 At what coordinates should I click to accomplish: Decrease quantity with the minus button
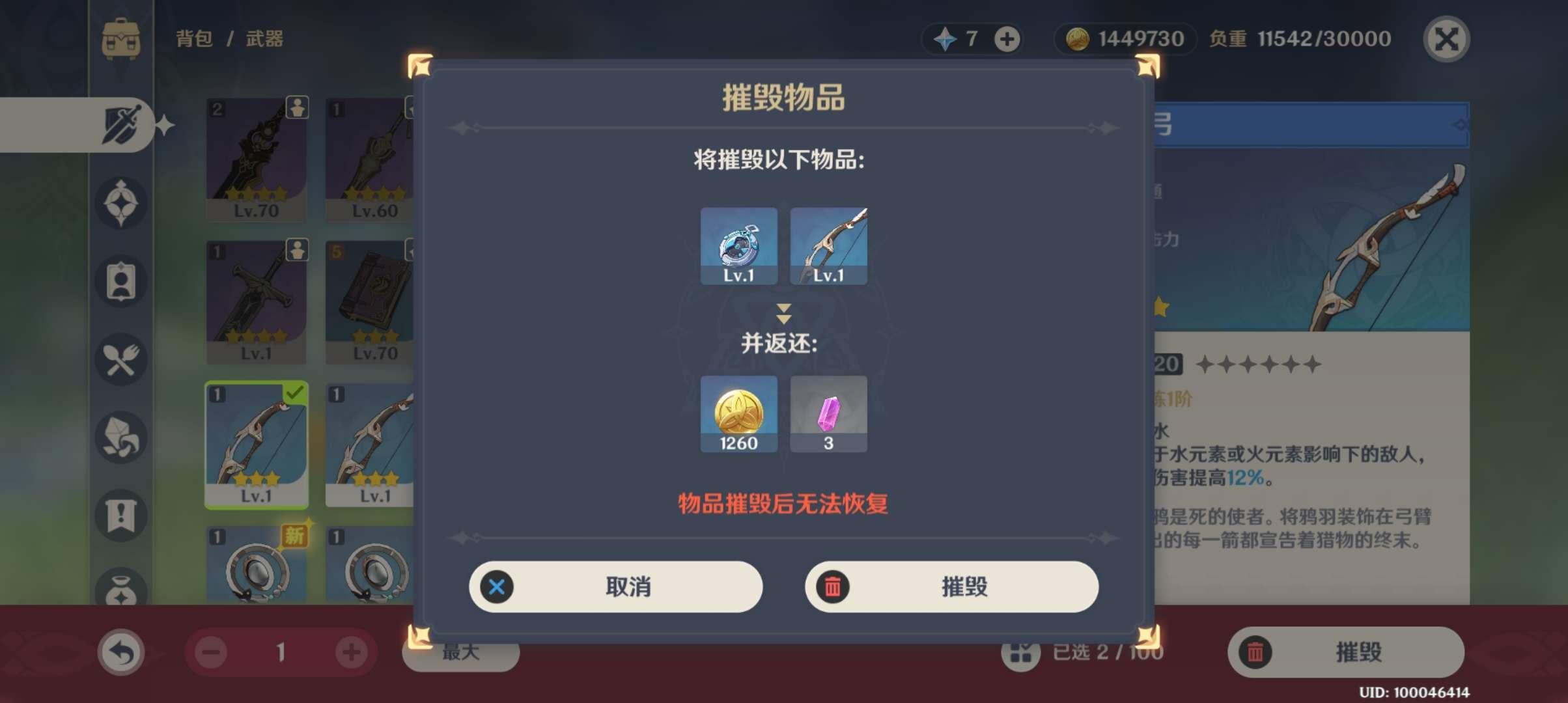pos(210,652)
